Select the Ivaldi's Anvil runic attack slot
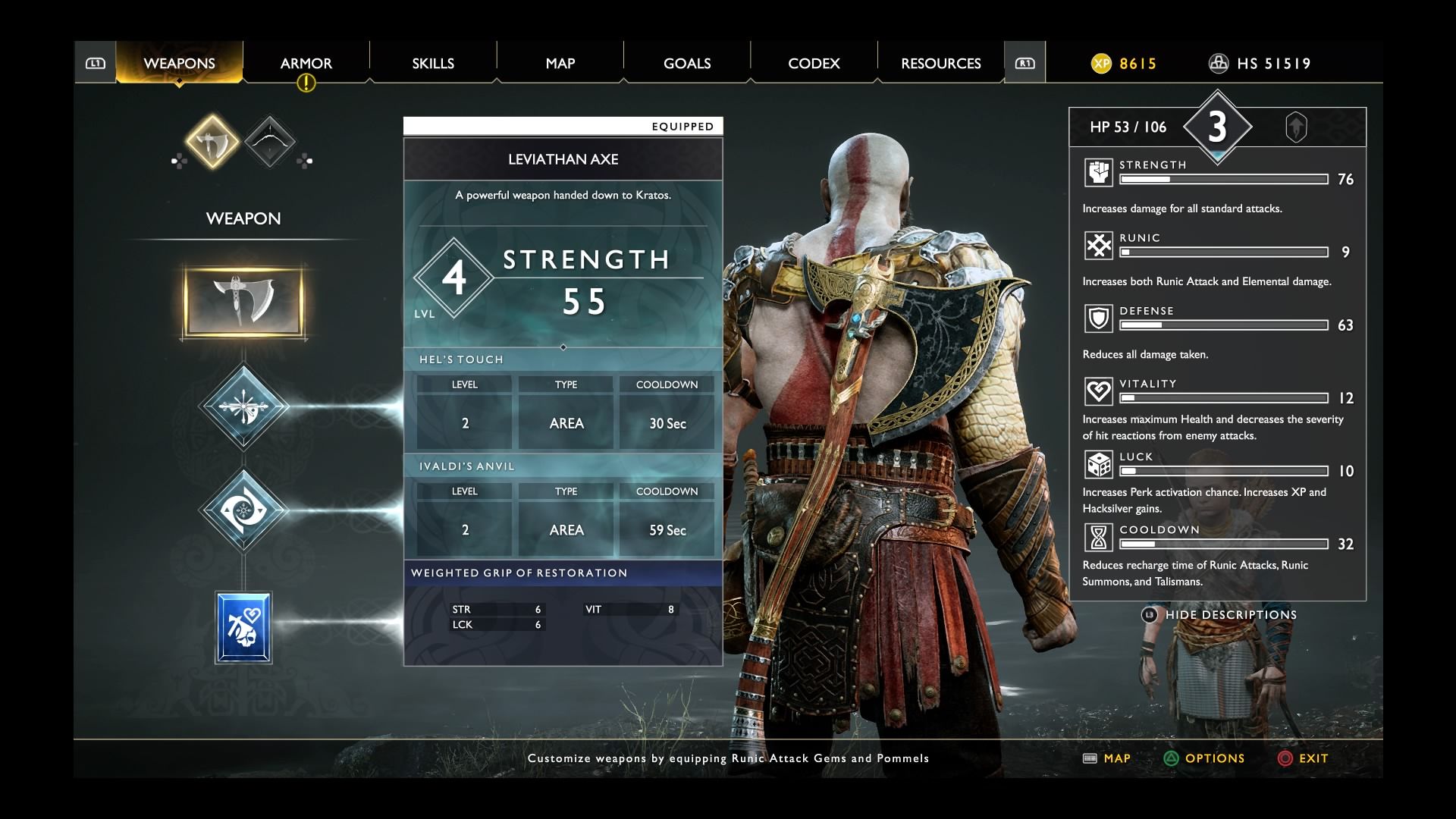The height and width of the screenshot is (819, 1456). coord(243,510)
